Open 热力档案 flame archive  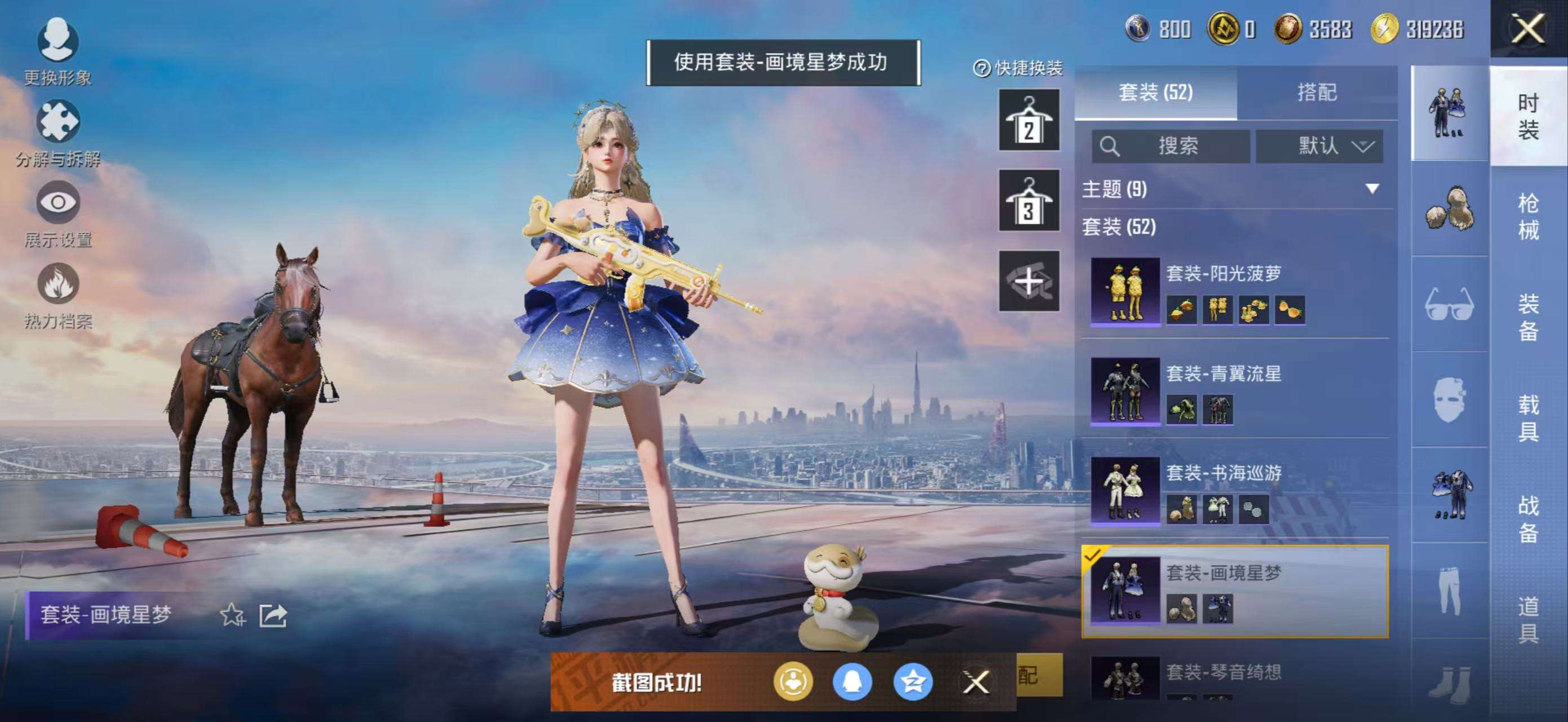click(58, 293)
